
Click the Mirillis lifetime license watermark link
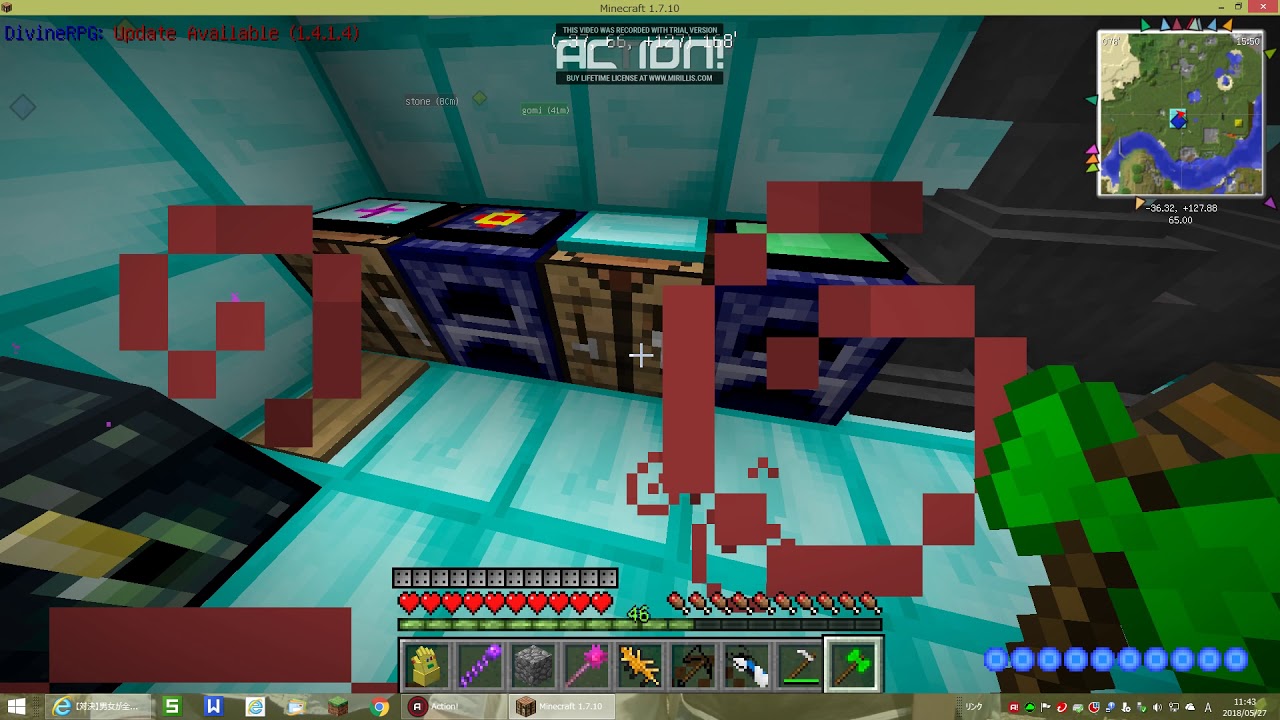coord(640,75)
